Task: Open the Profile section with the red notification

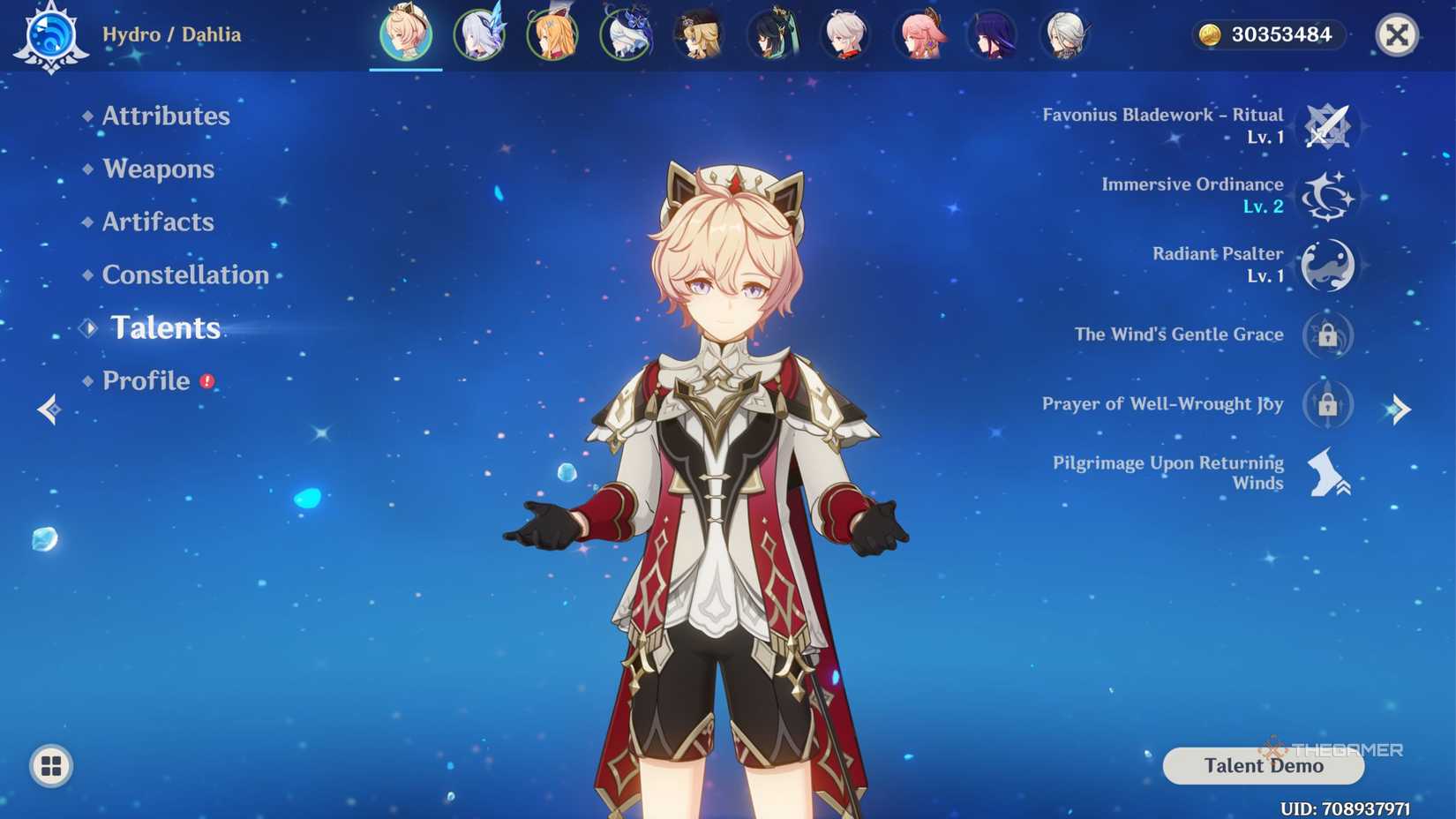Action: [x=146, y=381]
